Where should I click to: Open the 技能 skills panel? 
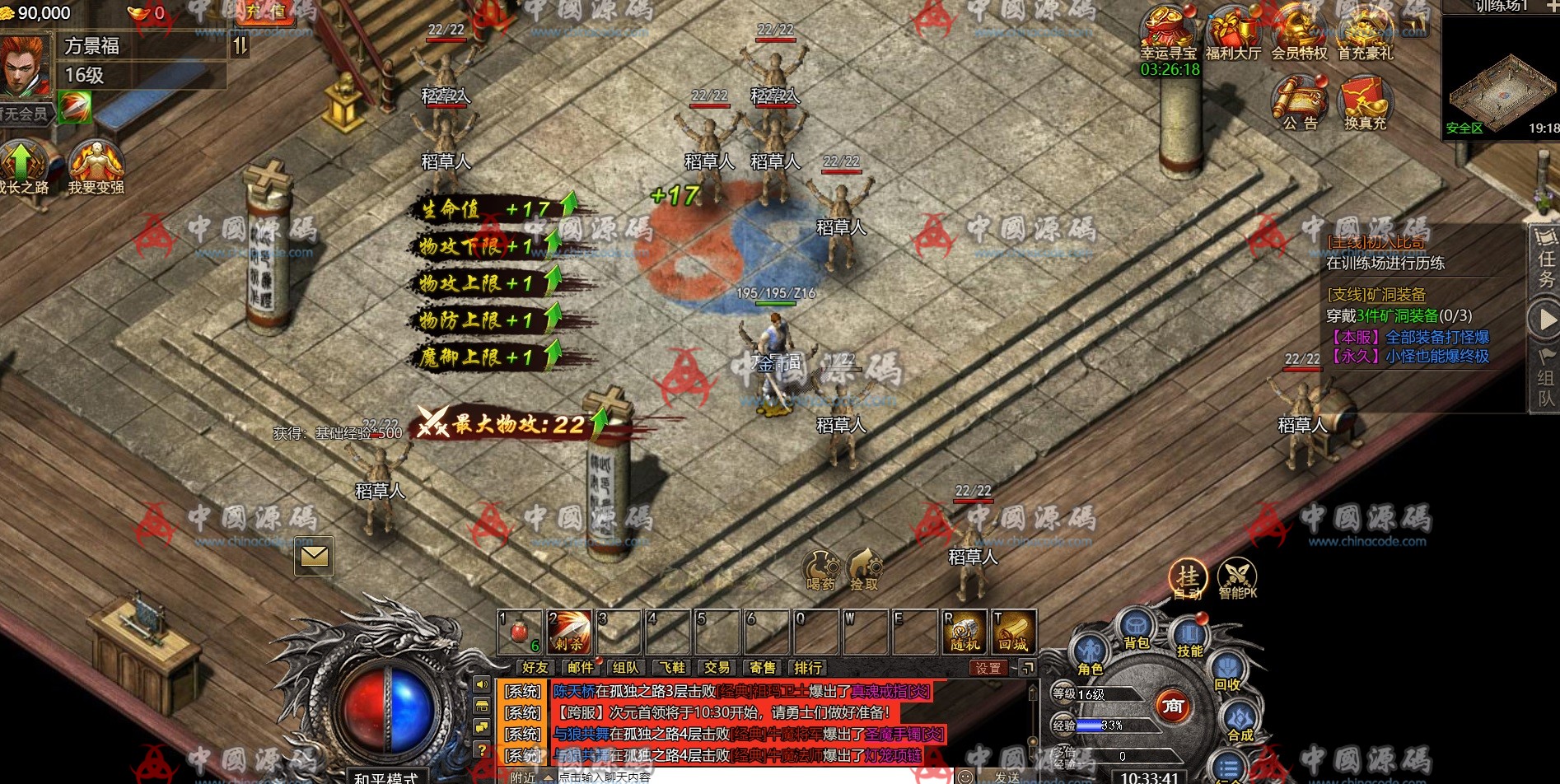click(x=1189, y=638)
